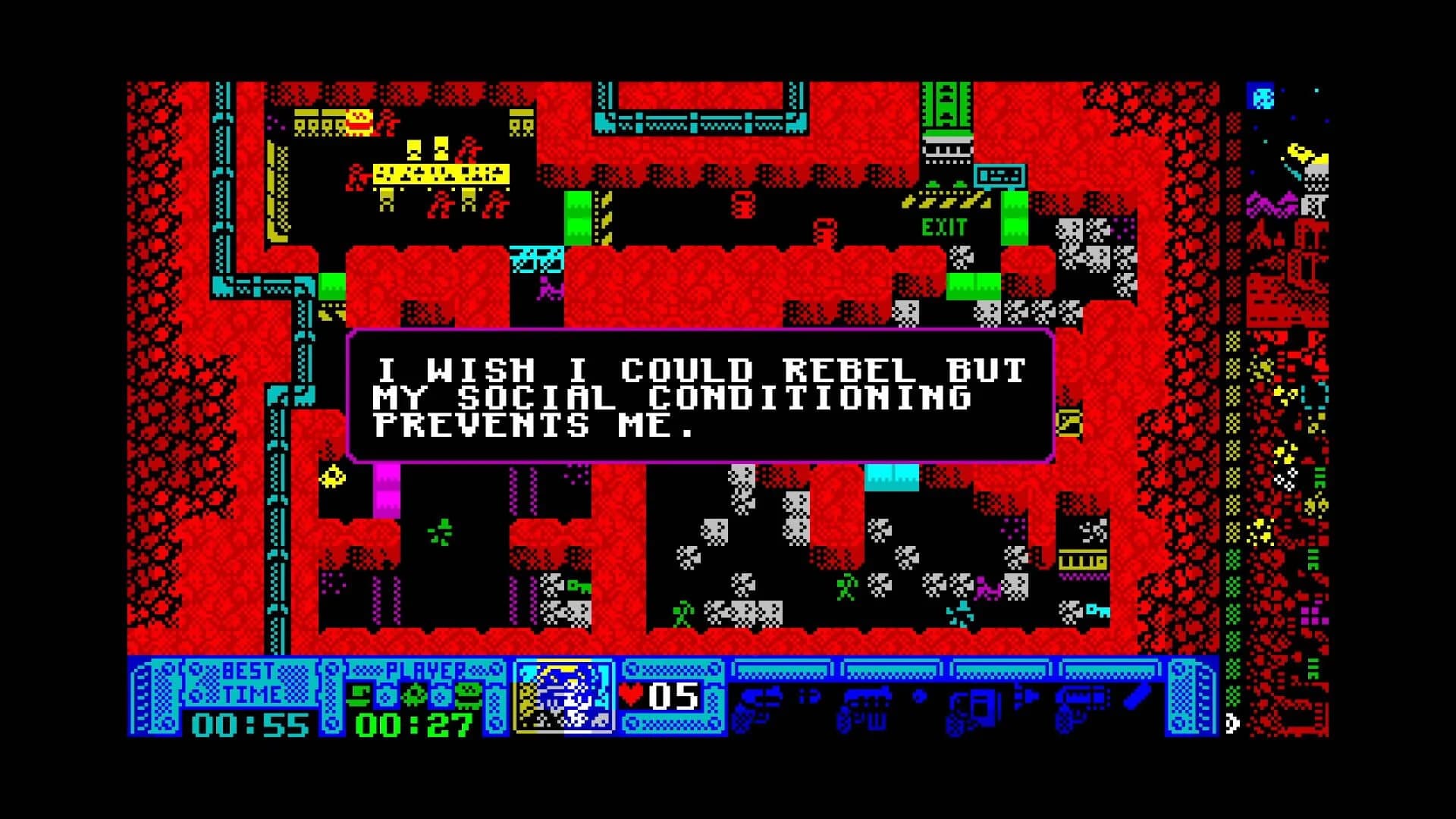This screenshot has width=1456, height=819.
Task: Select the rightmost pistol icon in the HUD
Action: pos(1080,705)
